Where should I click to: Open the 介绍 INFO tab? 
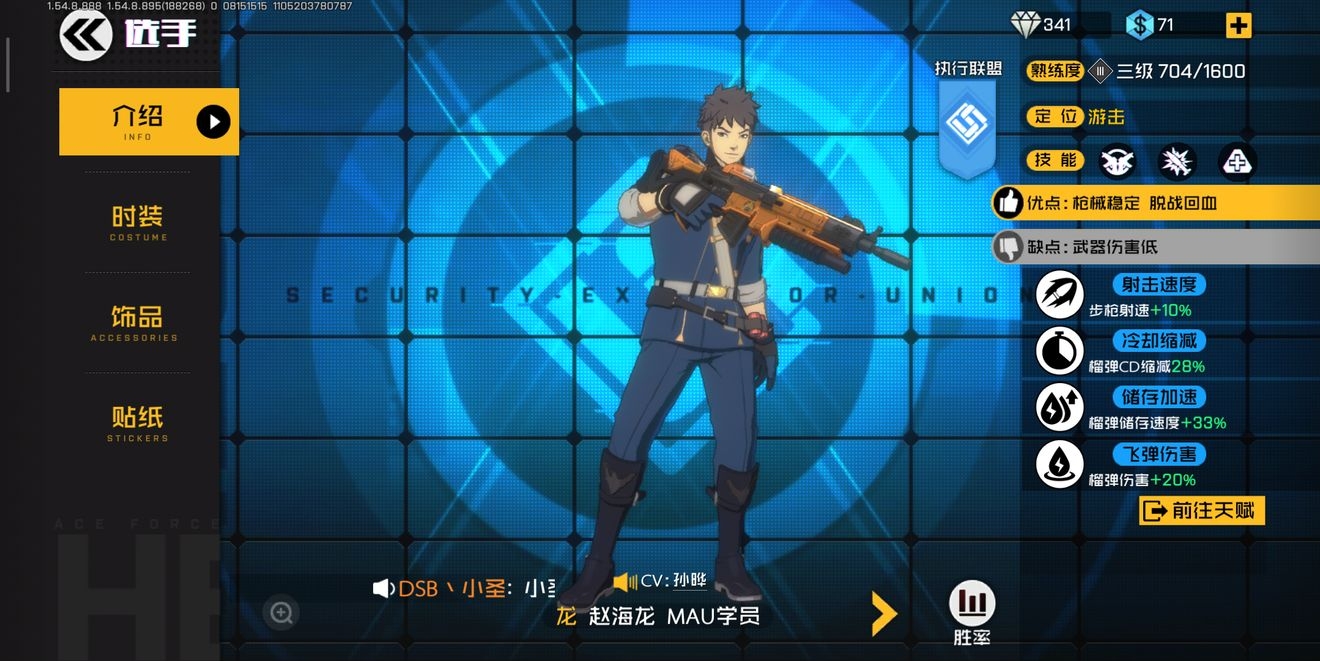[148, 122]
